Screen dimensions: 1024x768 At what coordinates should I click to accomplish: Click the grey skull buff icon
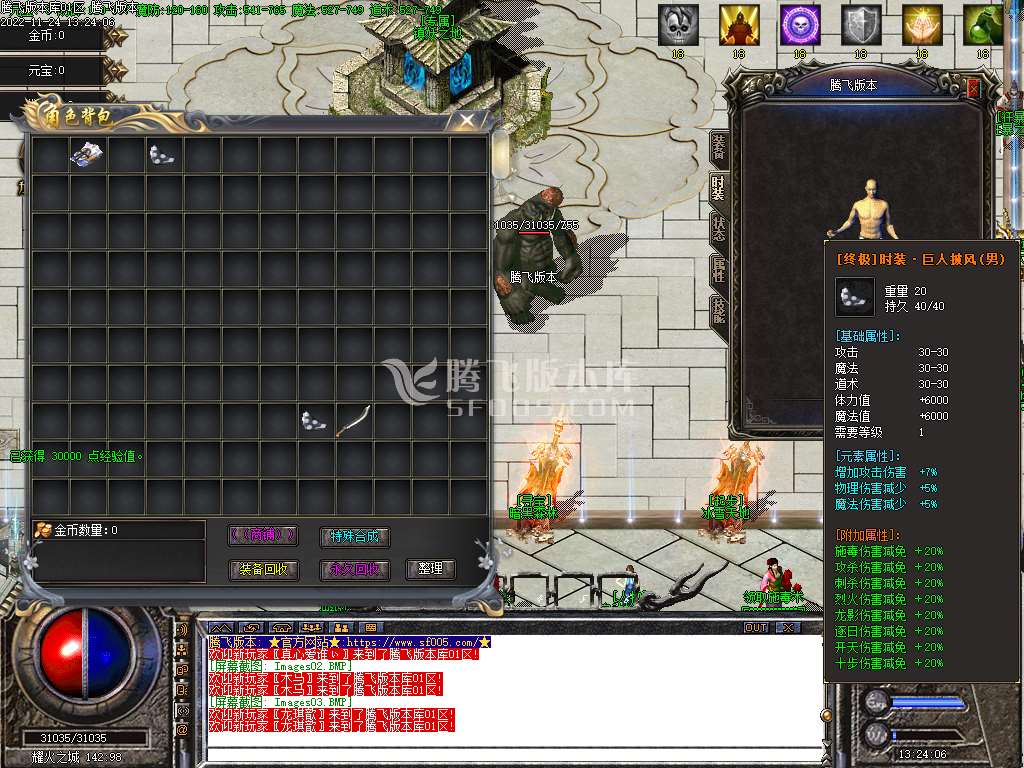[x=678, y=26]
